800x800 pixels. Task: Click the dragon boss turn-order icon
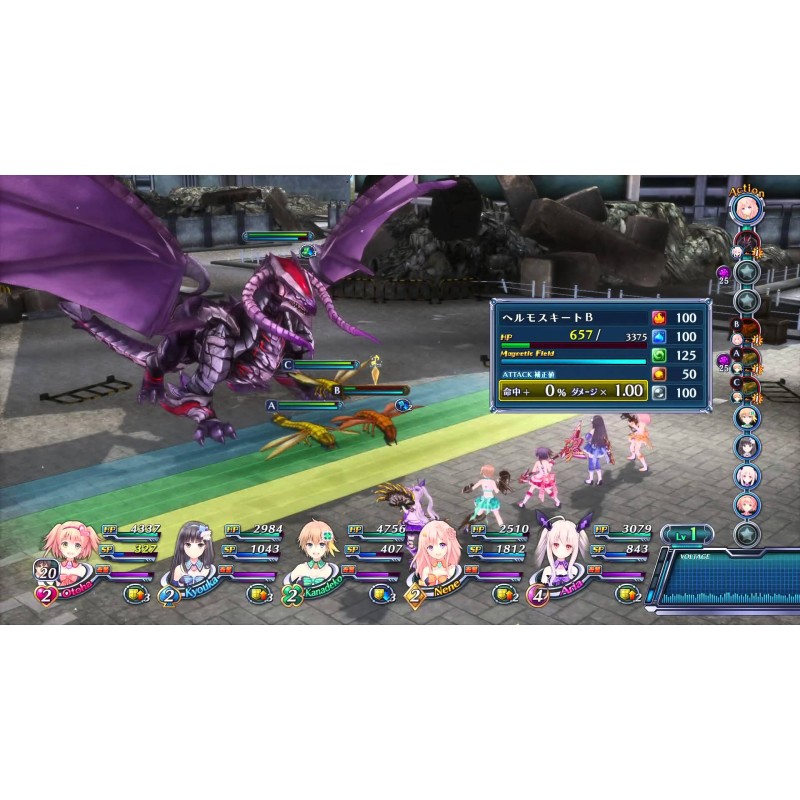746,242
